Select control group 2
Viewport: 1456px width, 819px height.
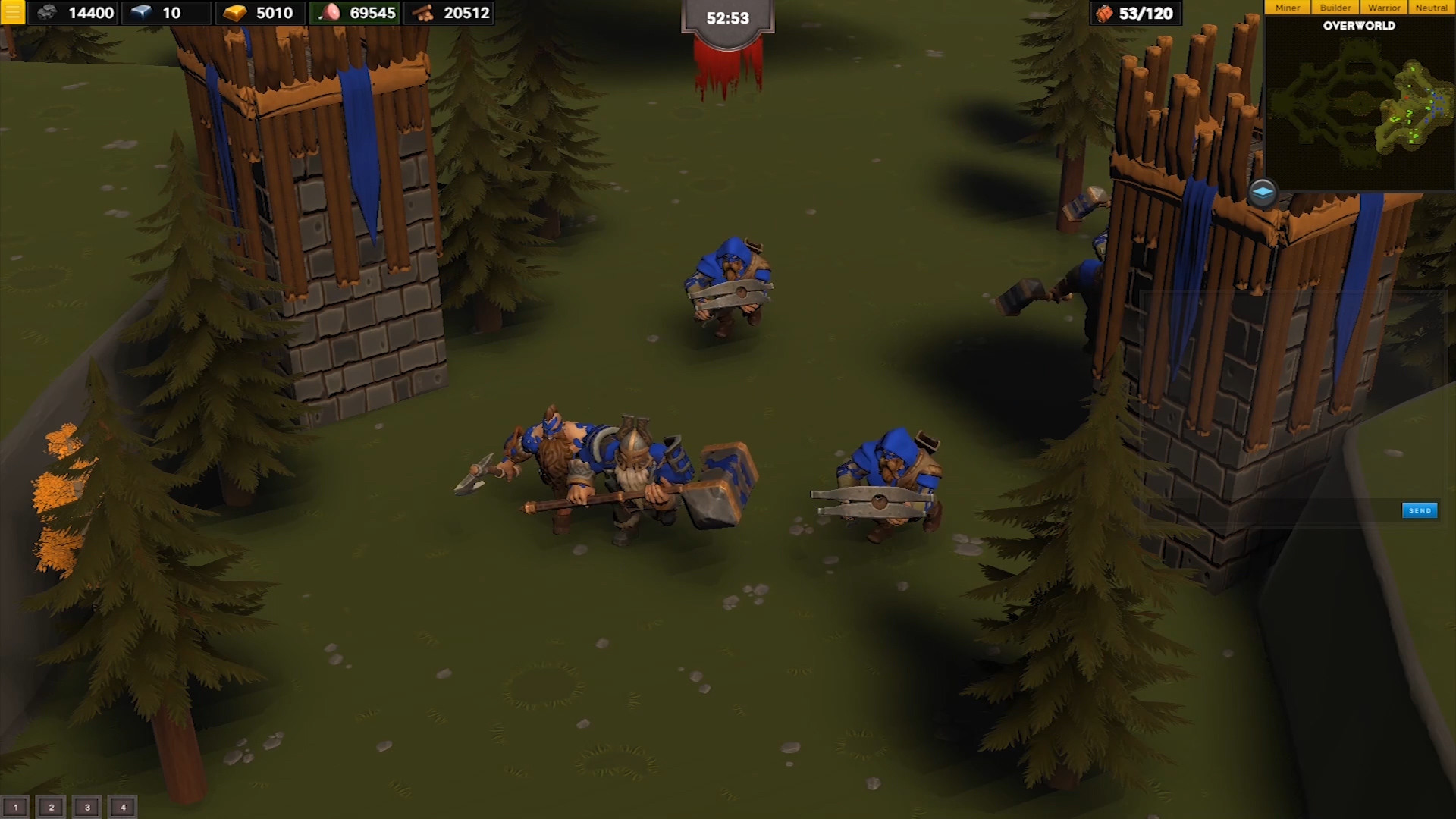[49, 807]
